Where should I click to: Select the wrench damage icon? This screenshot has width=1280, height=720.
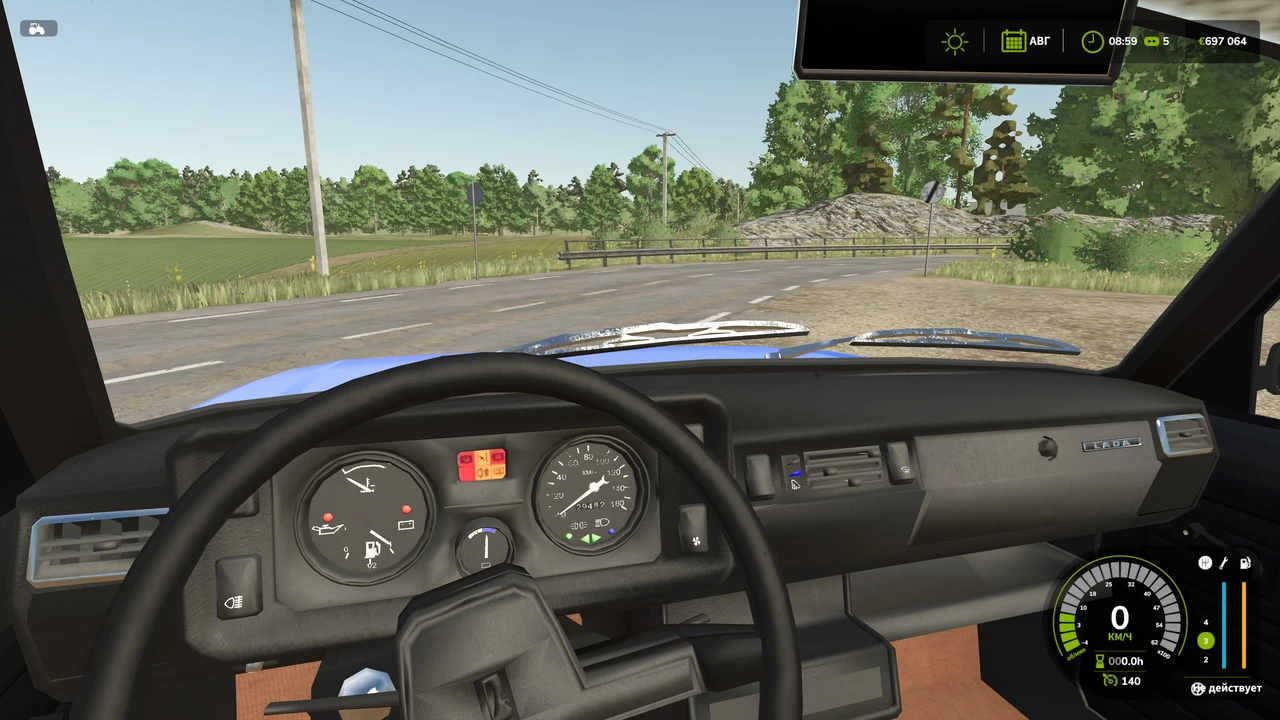pos(1223,563)
